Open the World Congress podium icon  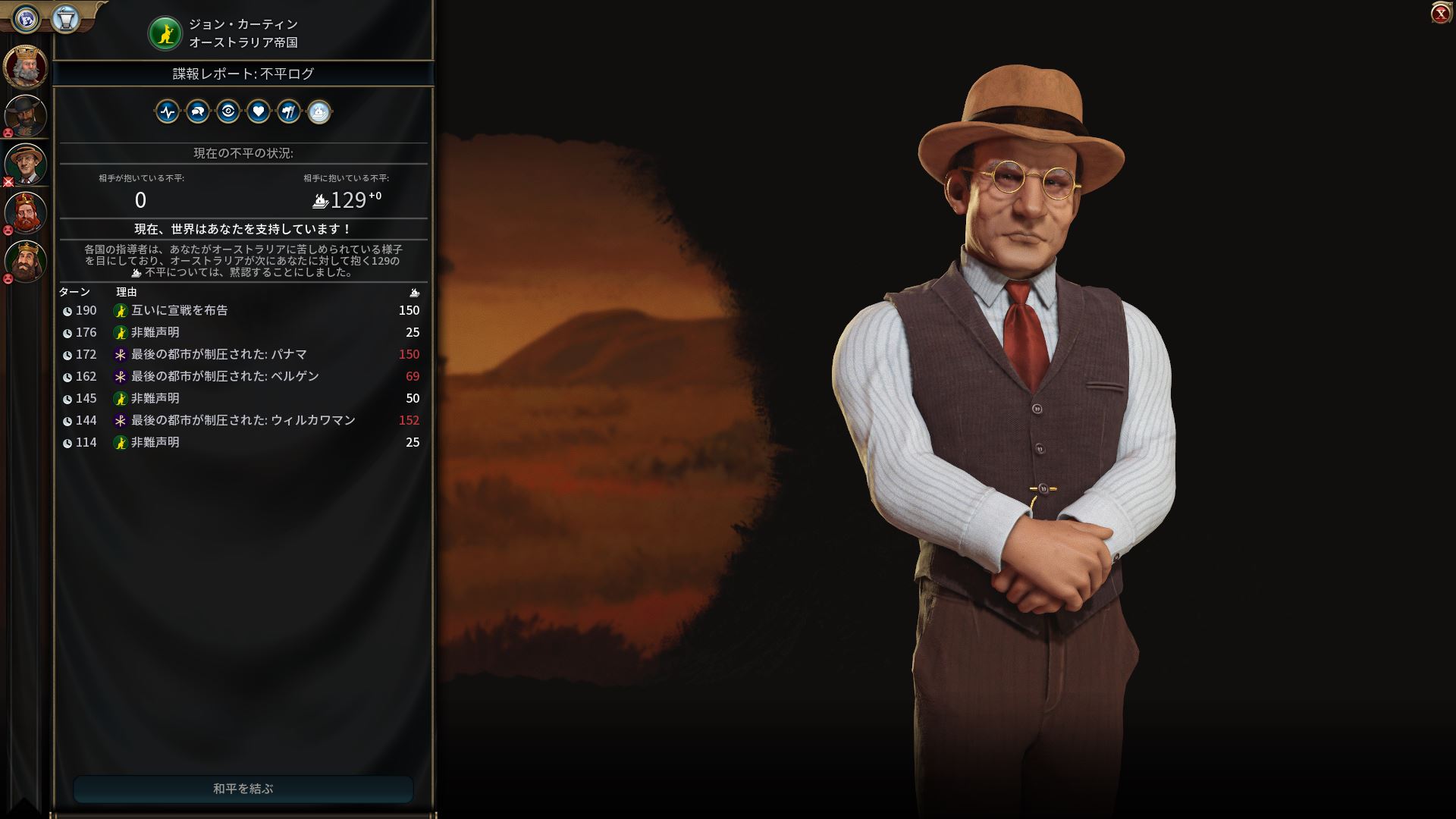(x=66, y=19)
